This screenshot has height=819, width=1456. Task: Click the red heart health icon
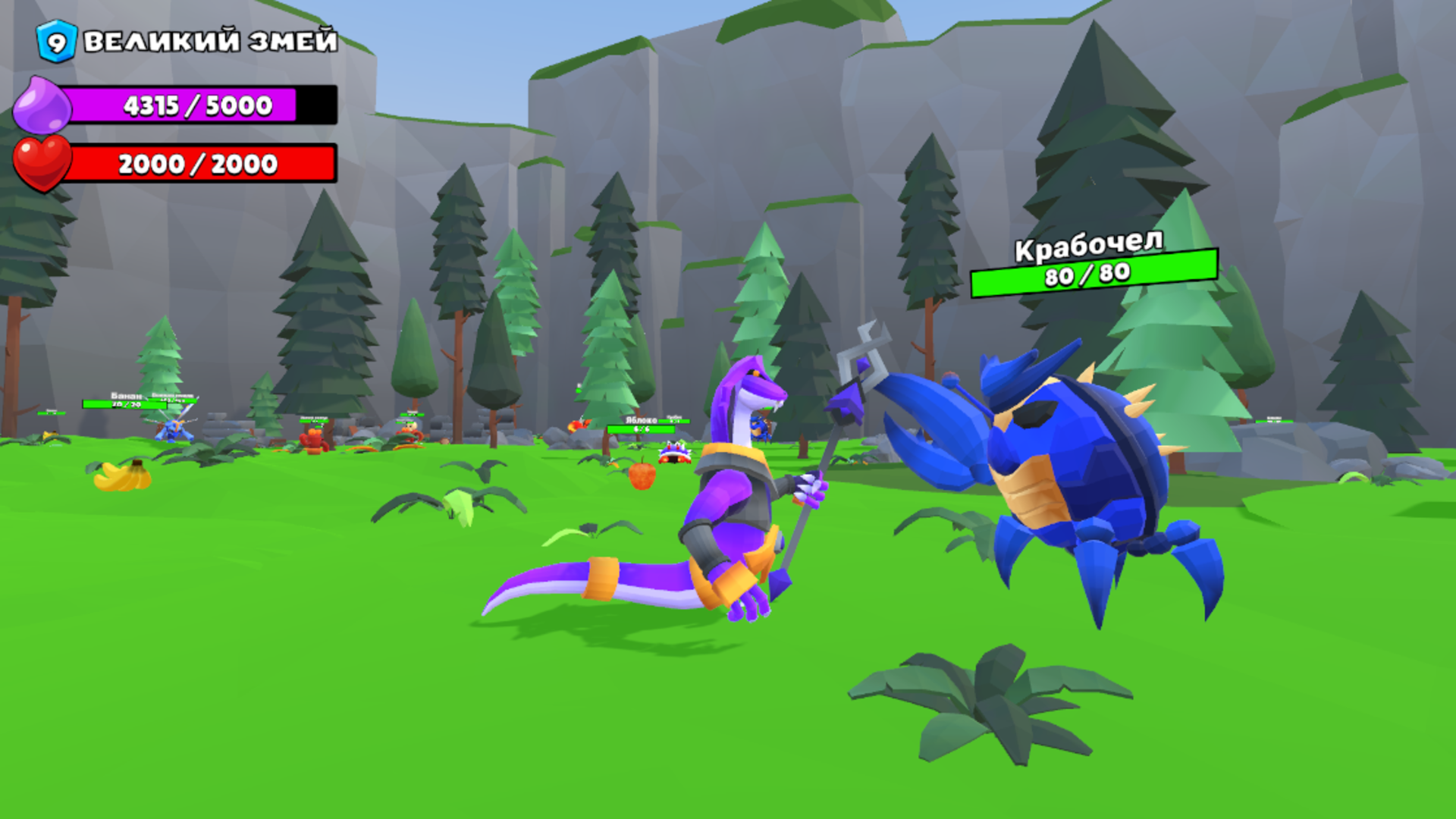tap(42, 162)
